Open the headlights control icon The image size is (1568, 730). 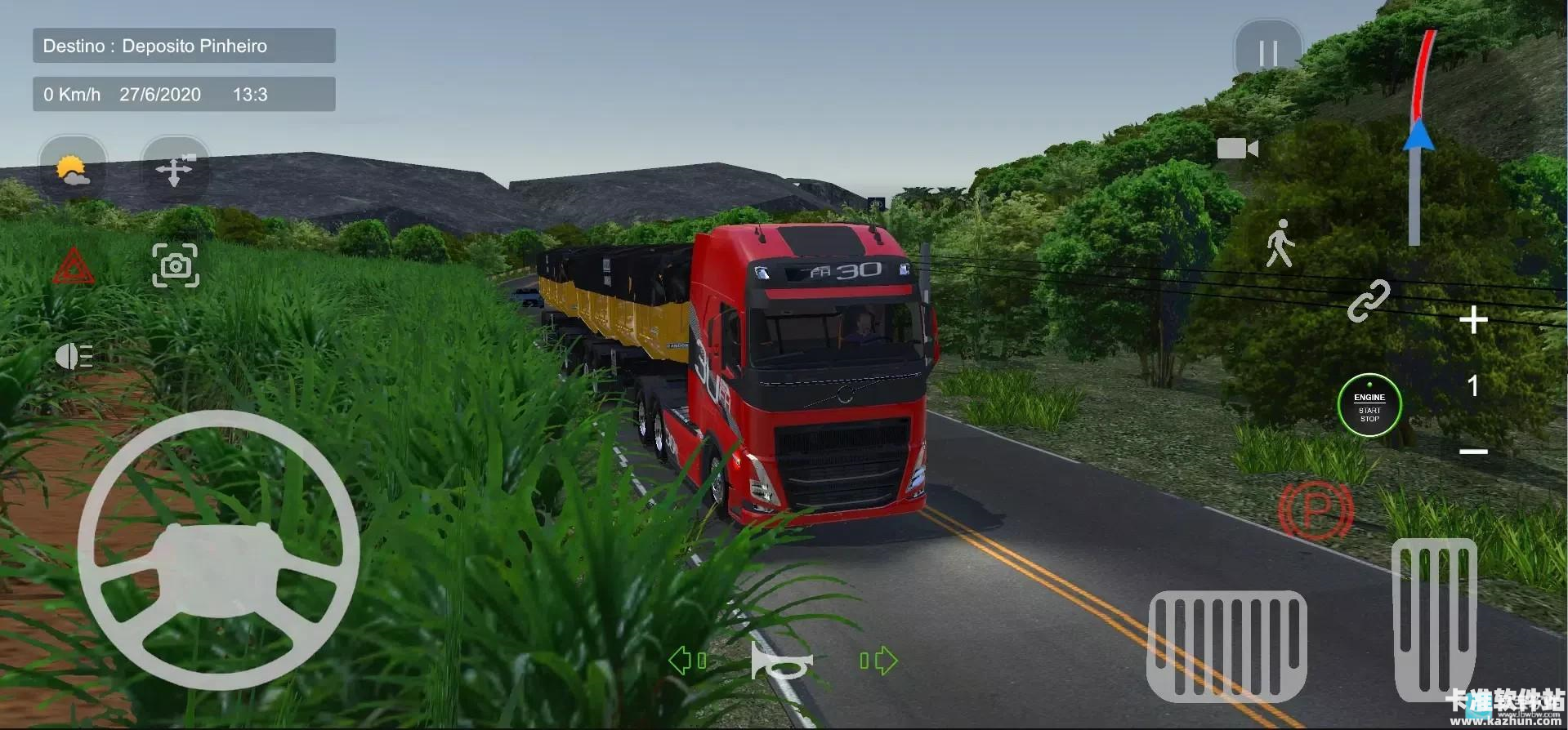click(x=74, y=355)
